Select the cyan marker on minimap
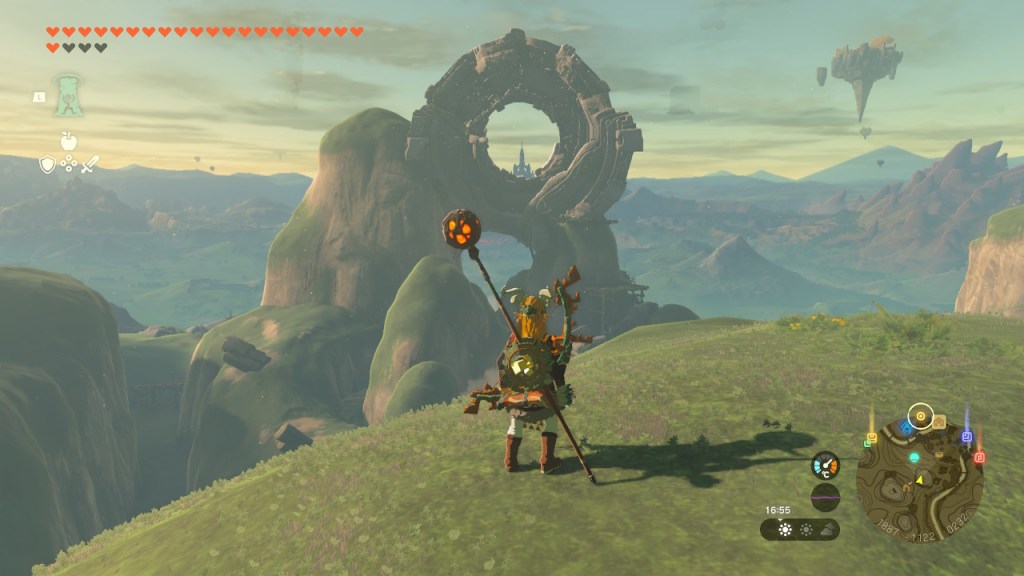The height and width of the screenshot is (576, 1024). 913,457
